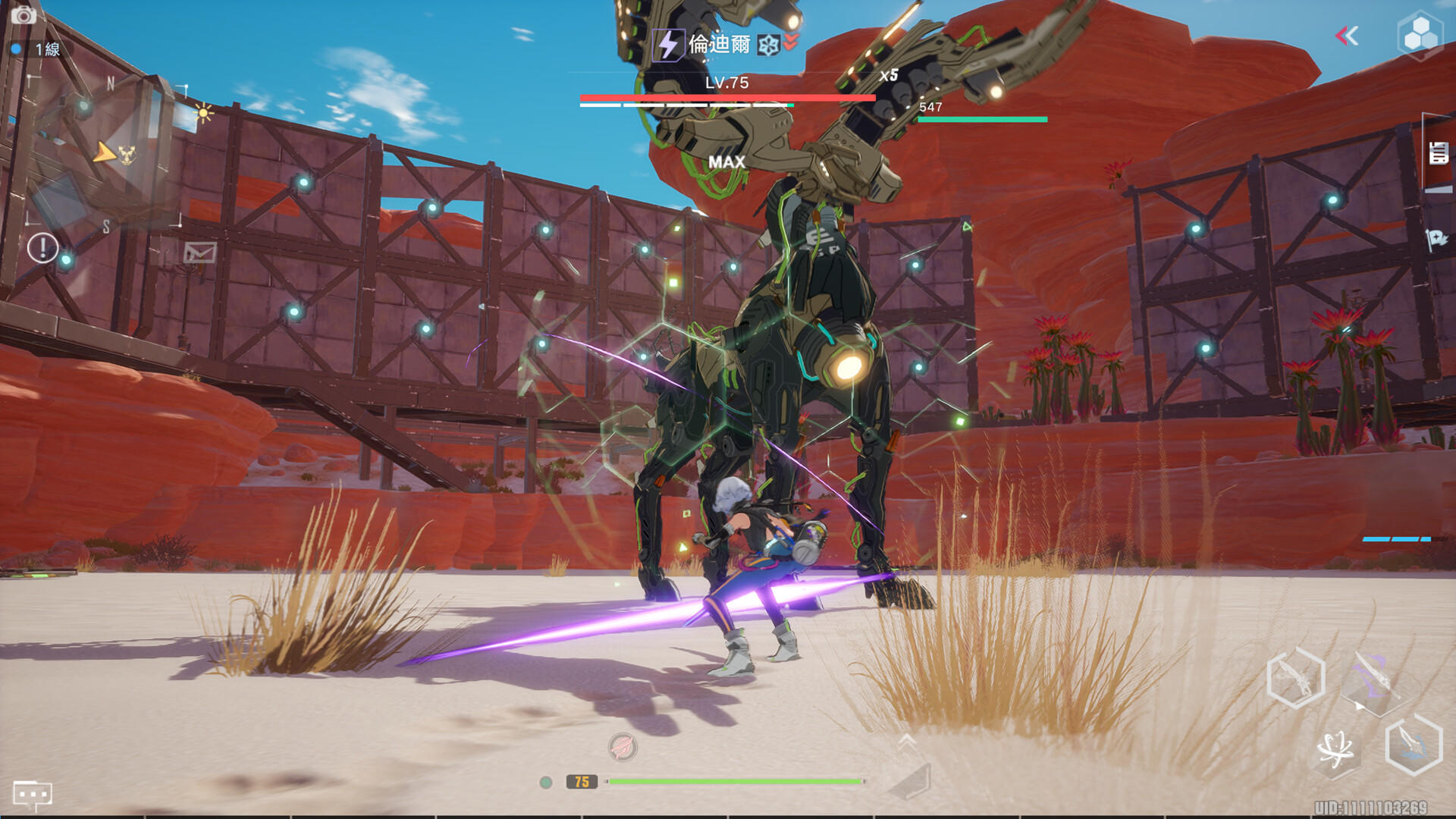Click the exclamation alert icon below the minimap
Image resolution: width=1456 pixels, height=819 pixels.
point(43,248)
